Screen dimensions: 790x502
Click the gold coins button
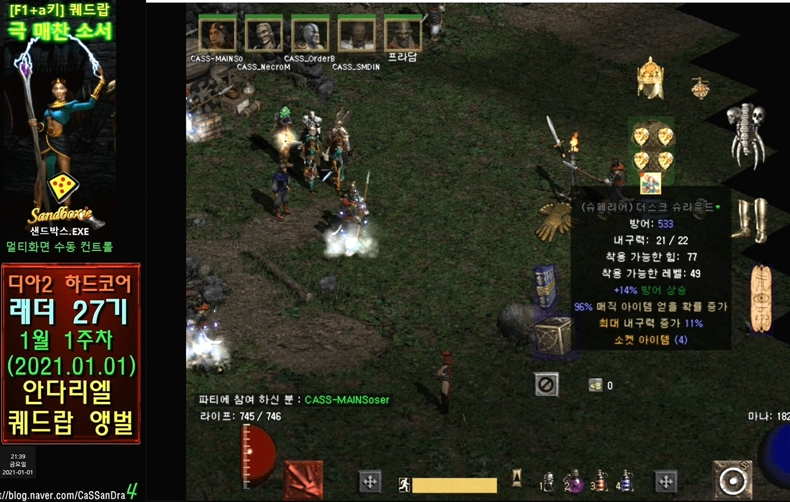[x=595, y=385]
